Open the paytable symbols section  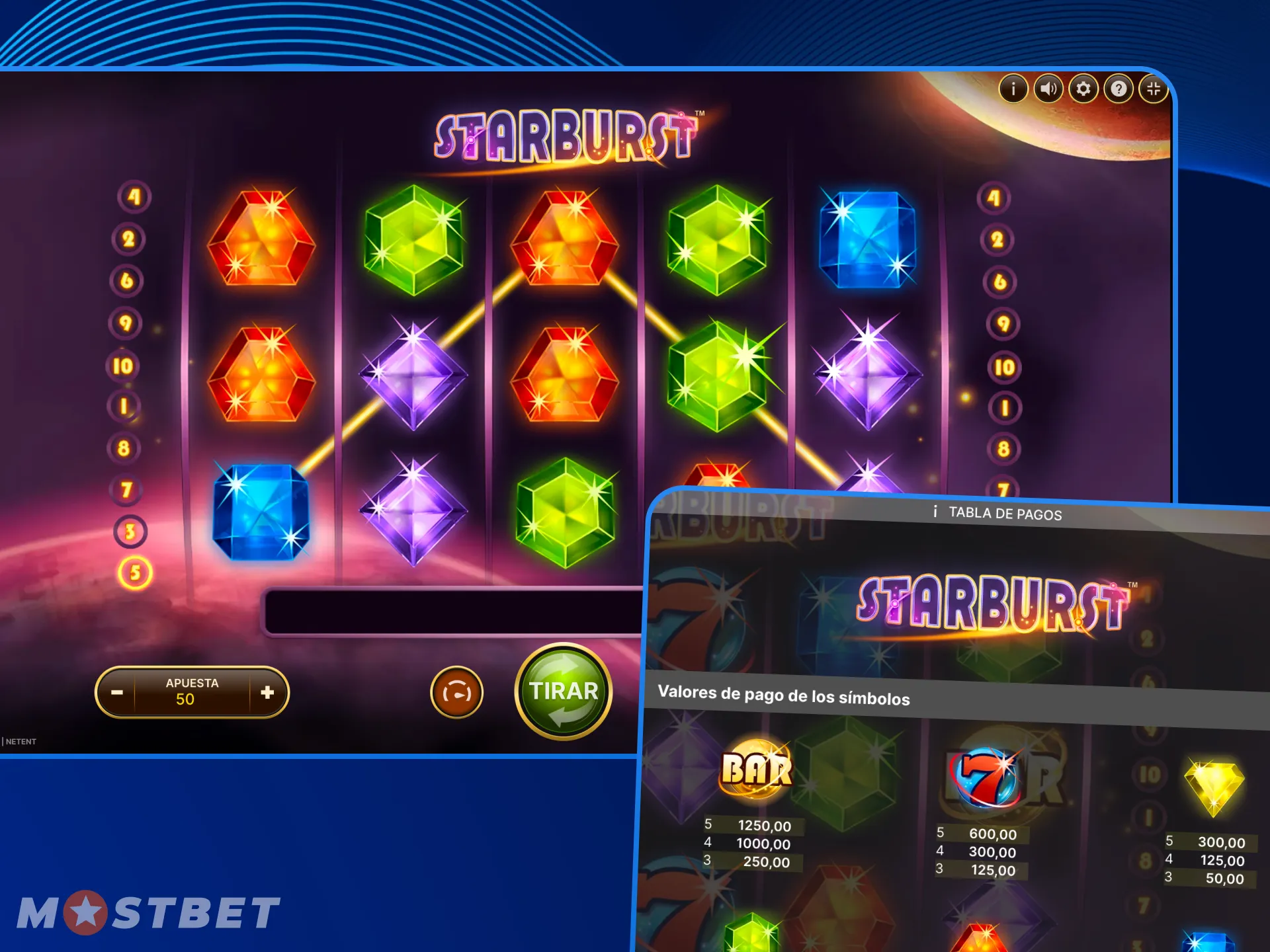coord(783,698)
